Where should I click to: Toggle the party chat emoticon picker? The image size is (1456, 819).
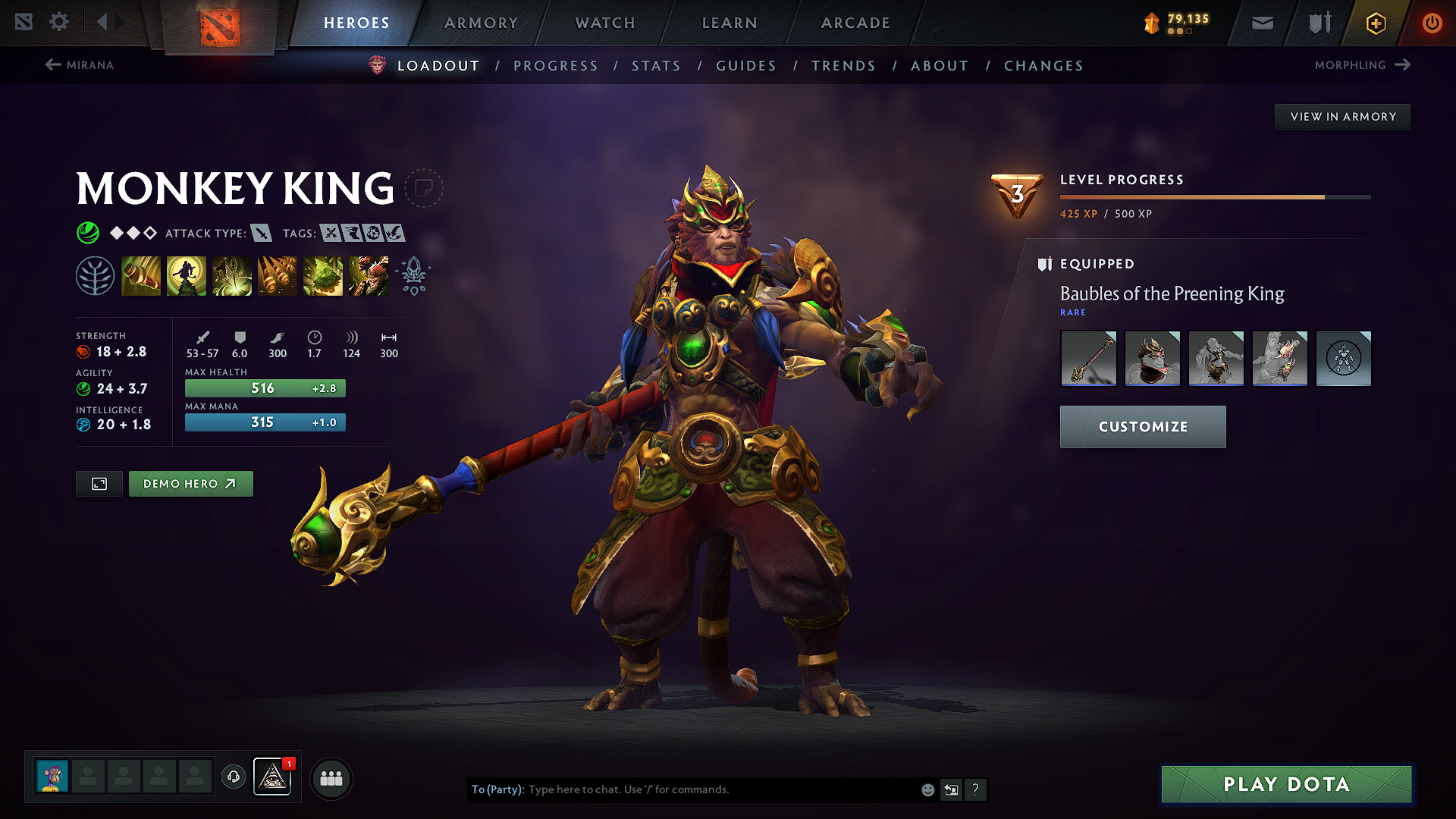coord(927,789)
